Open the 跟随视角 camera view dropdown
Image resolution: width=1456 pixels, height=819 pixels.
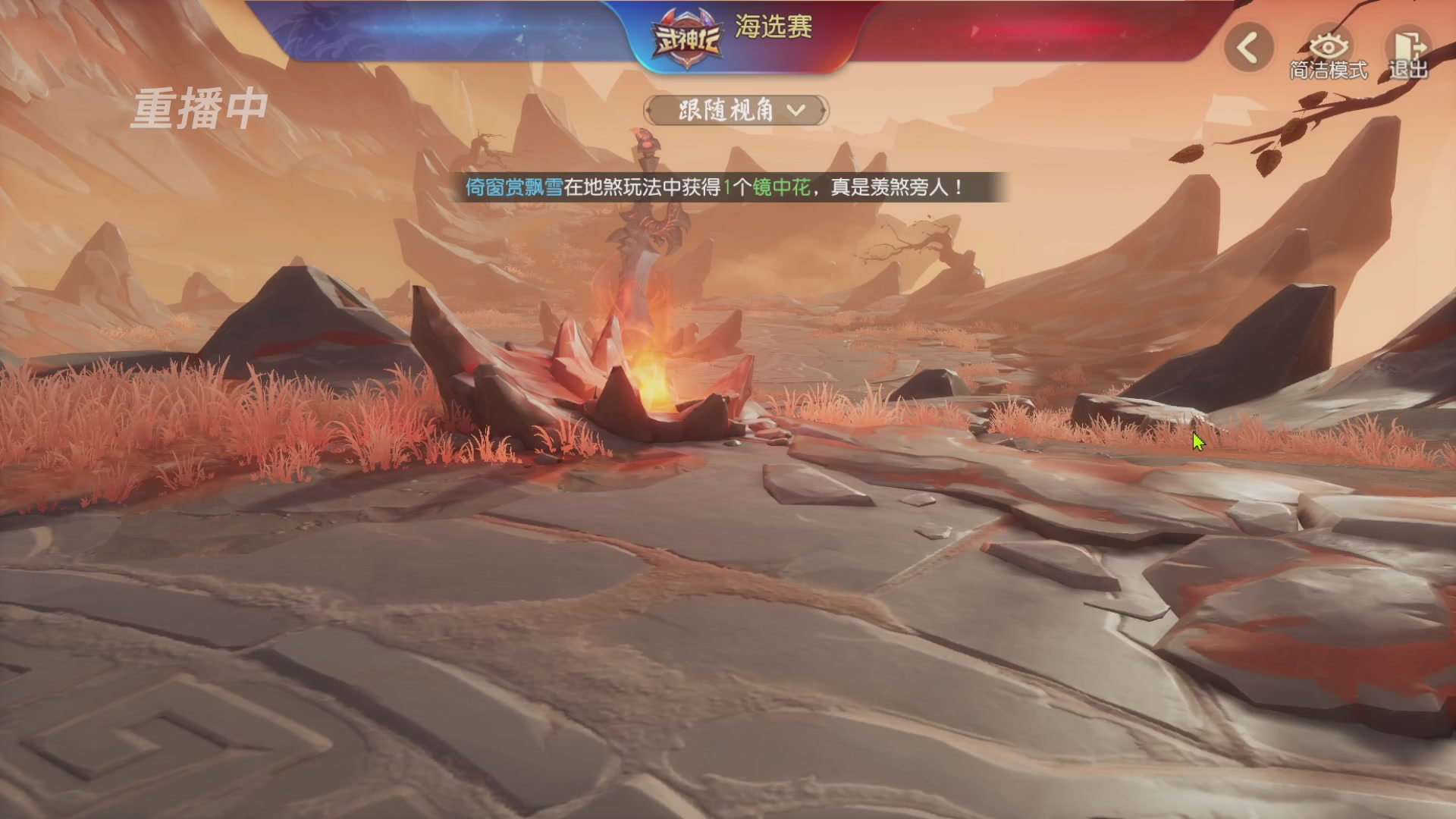[730, 110]
